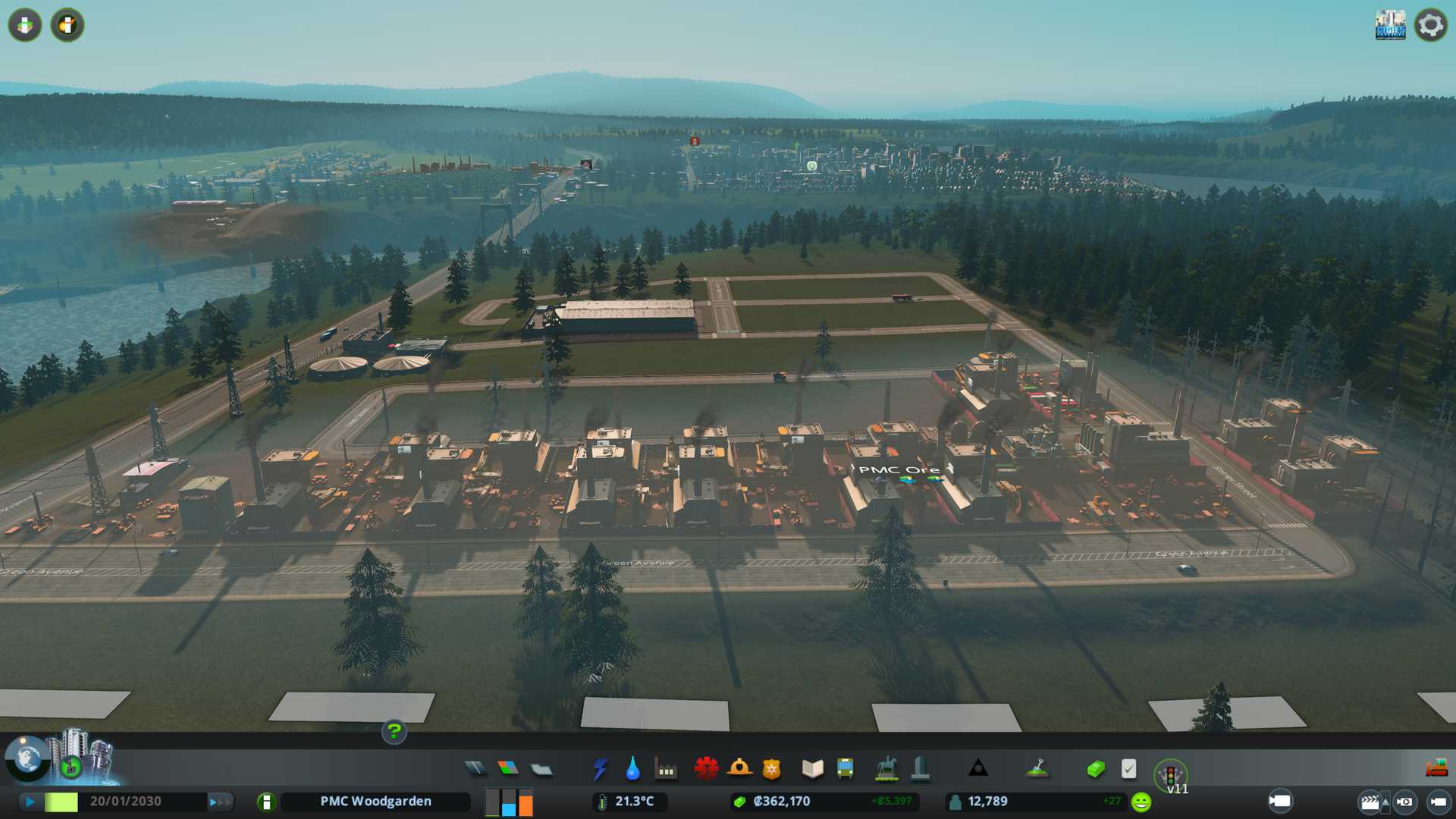Open the Economy money panel

click(x=1095, y=769)
